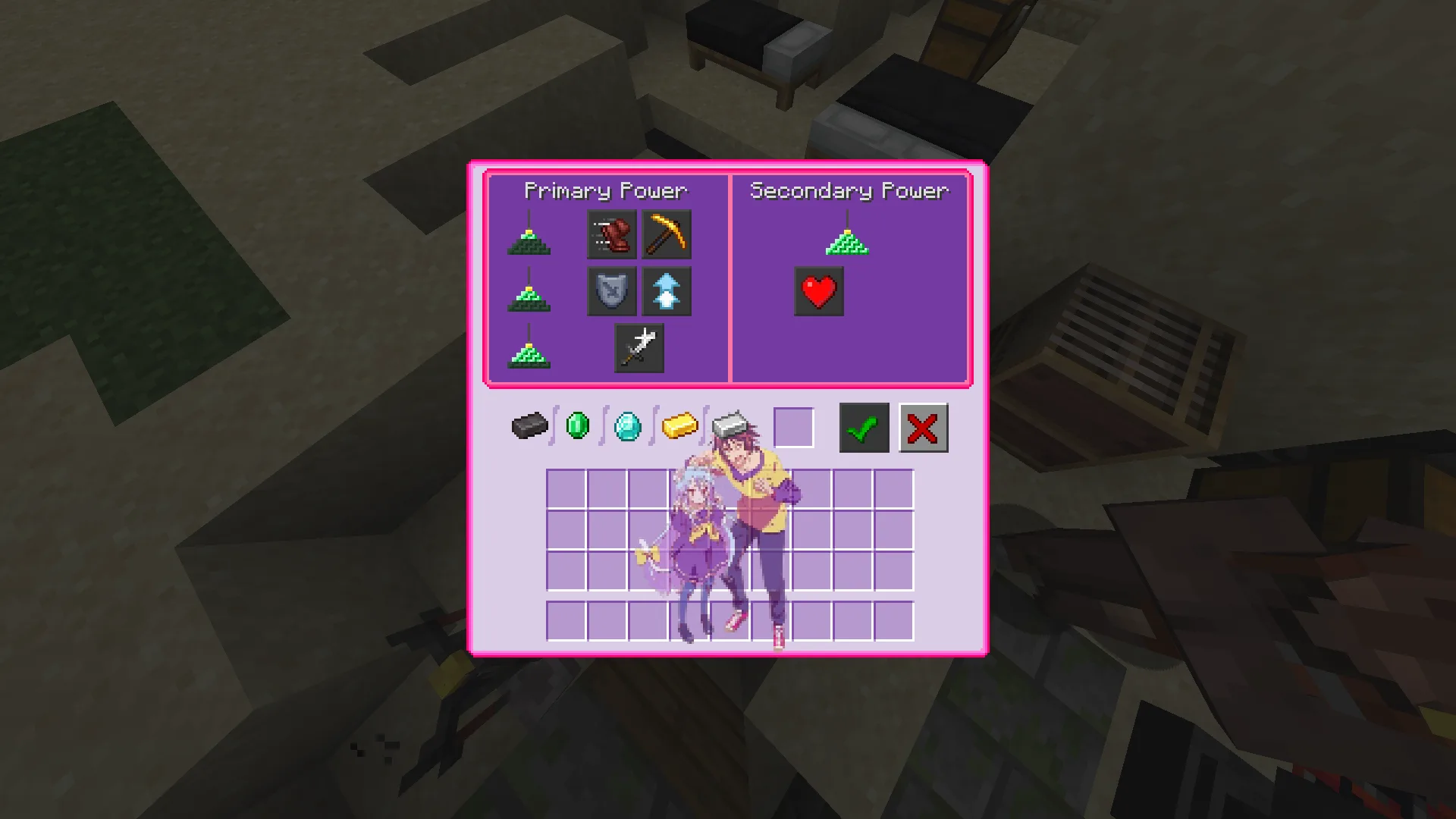Viewport: 1456px width, 819px height.
Task: Select the heart power under Secondary Power
Action: tap(819, 290)
